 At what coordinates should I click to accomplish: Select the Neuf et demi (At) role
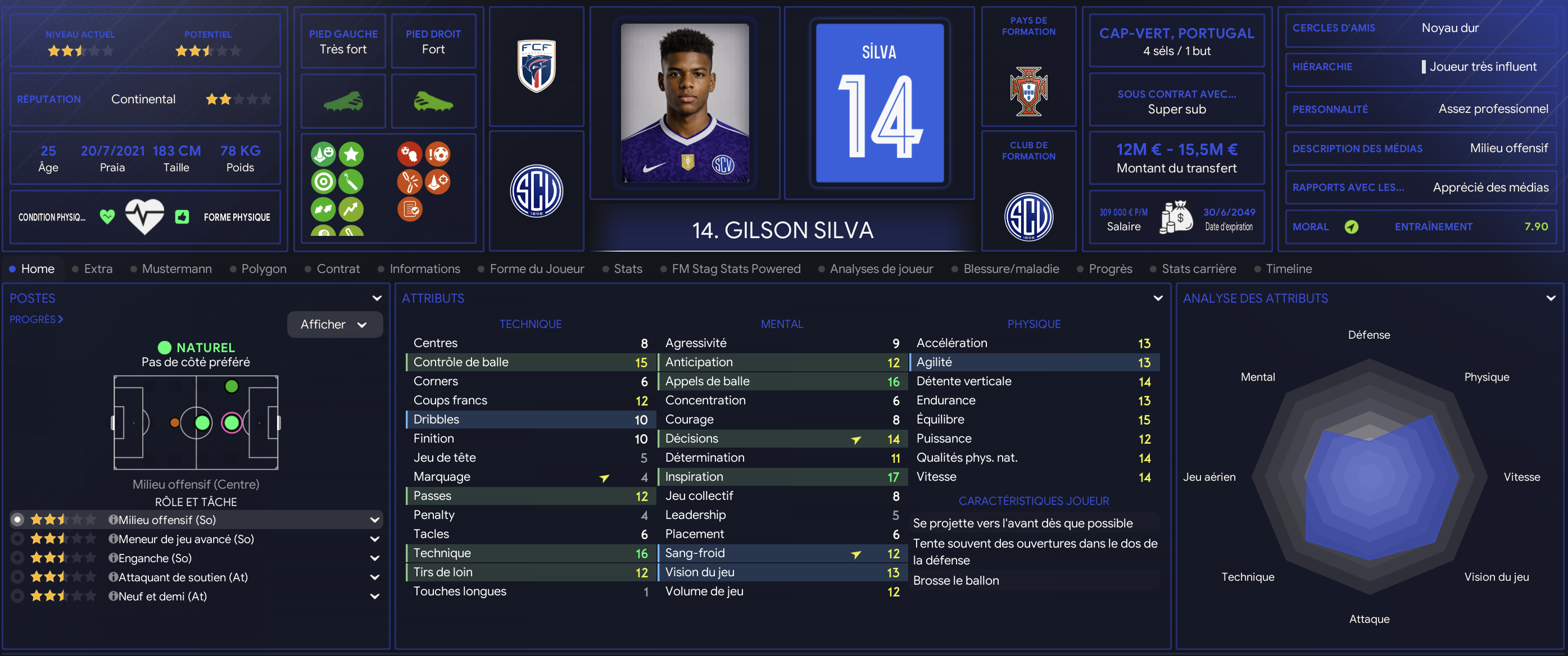(x=162, y=596)
